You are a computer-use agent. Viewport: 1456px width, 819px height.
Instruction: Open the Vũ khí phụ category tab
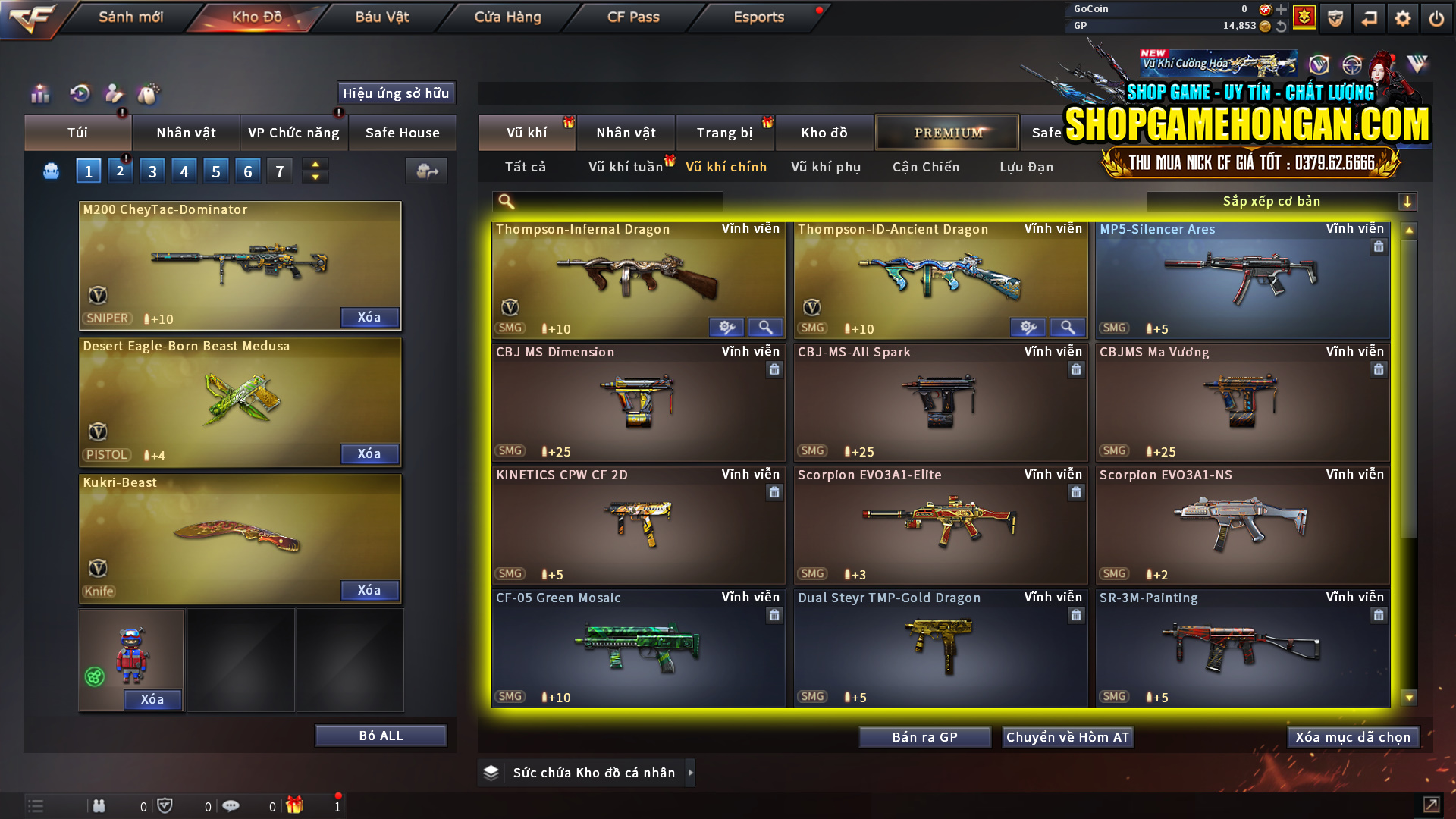(x=827, y=167)
